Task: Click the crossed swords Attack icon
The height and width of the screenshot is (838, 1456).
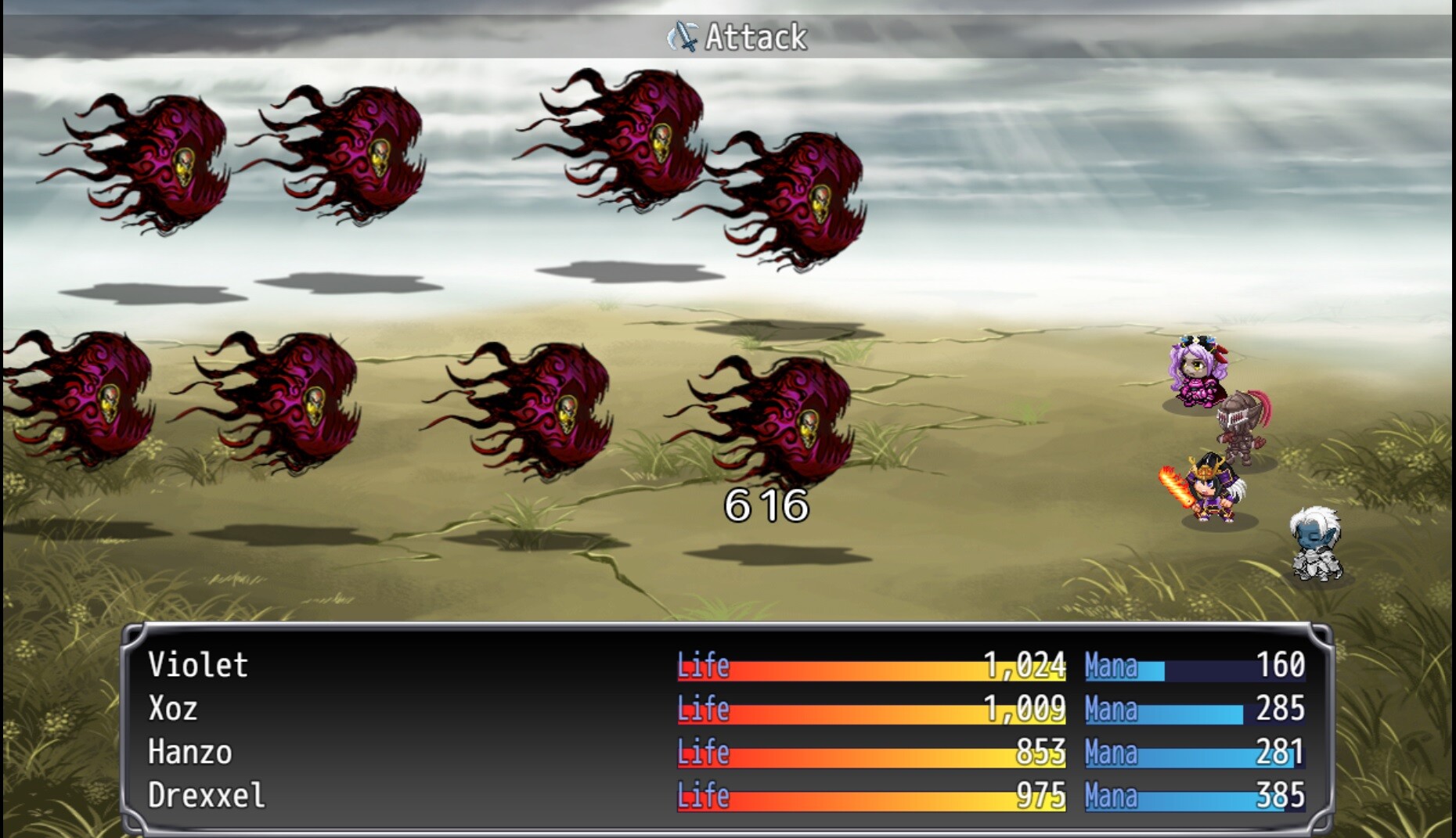Action: tap(685, 34)
